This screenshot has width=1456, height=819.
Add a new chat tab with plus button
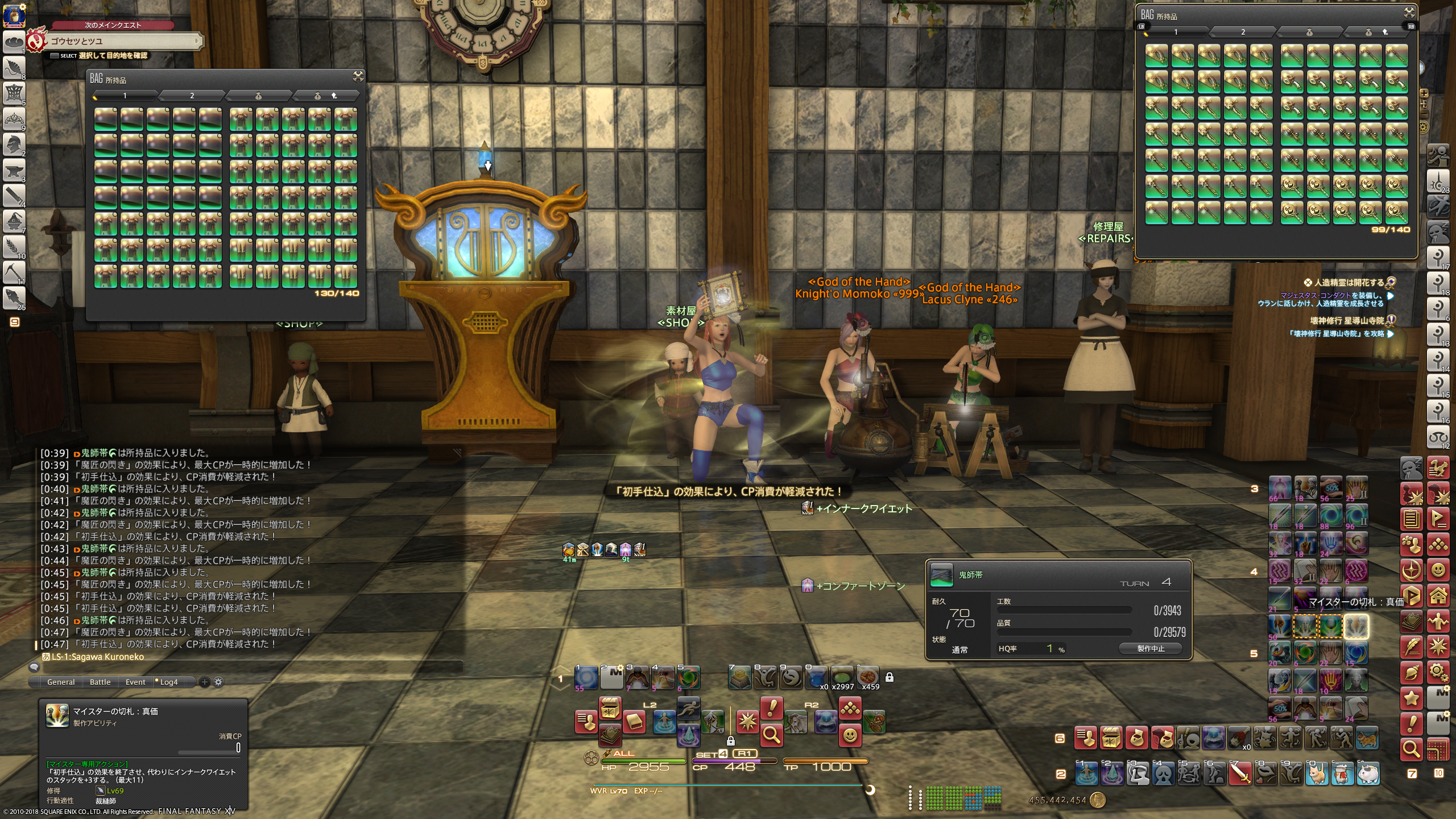tap(205, 682)
